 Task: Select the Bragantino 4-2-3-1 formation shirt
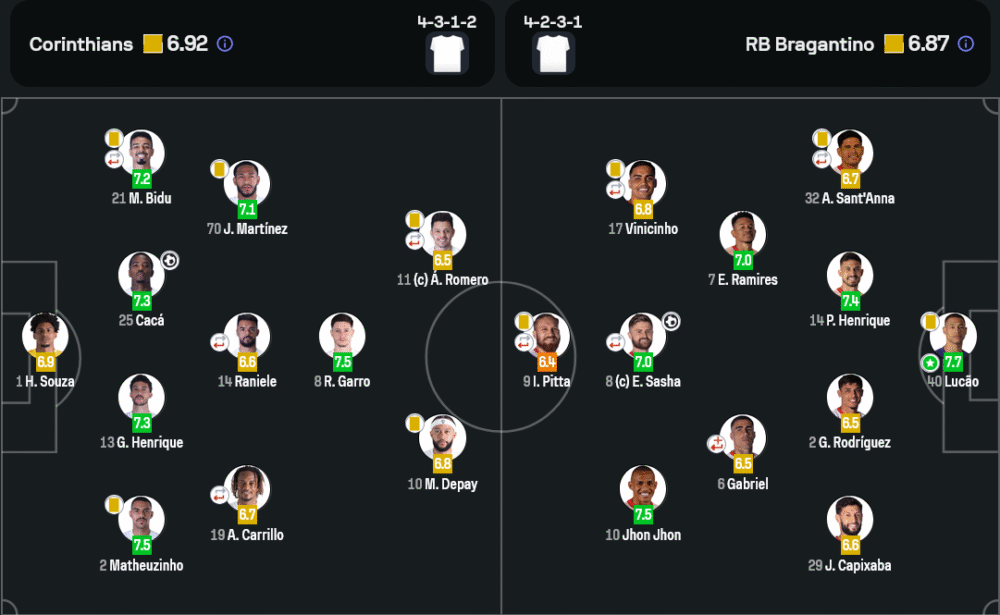[x=553, y=53]
